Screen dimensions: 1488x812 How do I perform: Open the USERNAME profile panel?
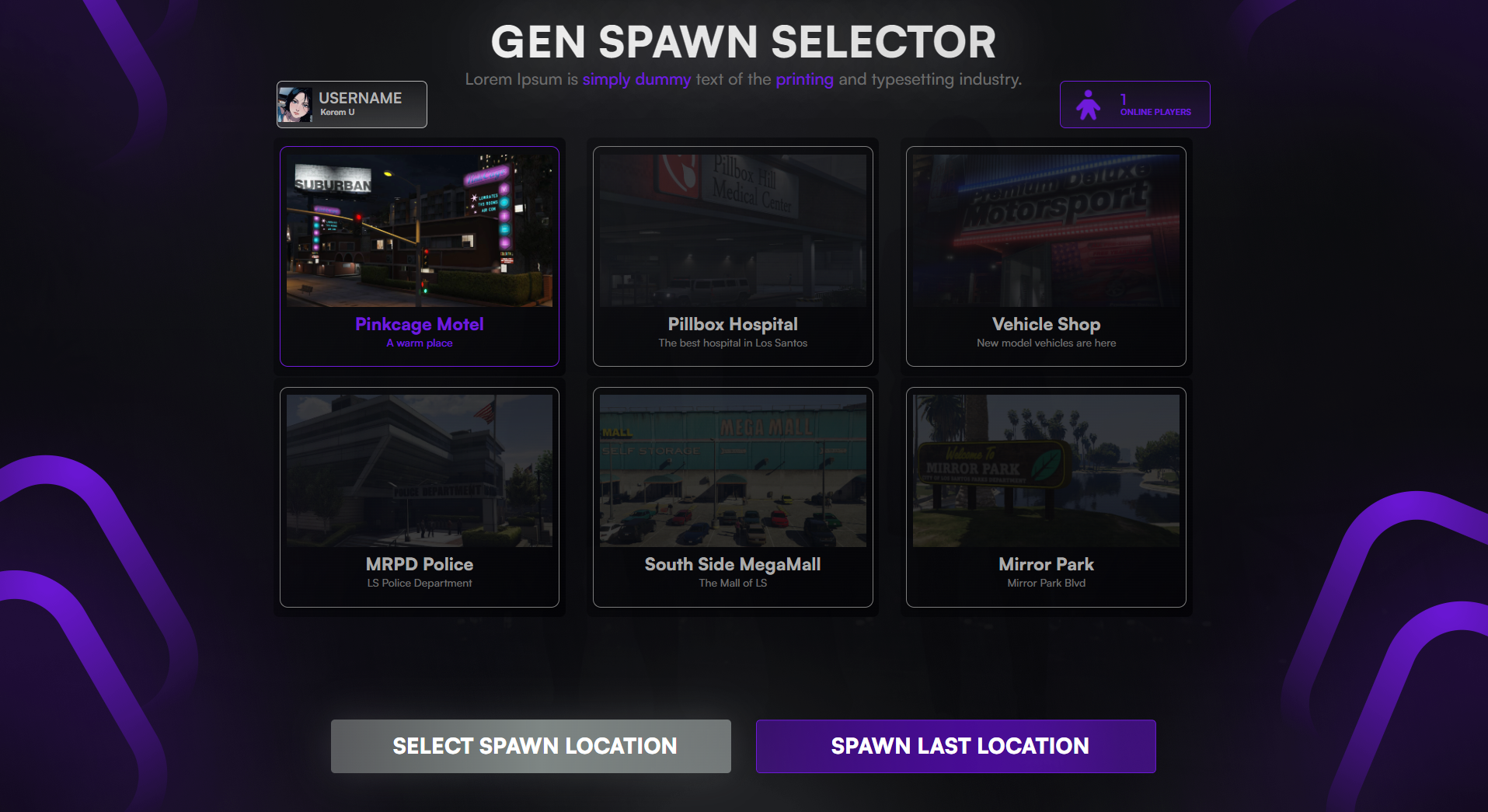tap(351, 104)
